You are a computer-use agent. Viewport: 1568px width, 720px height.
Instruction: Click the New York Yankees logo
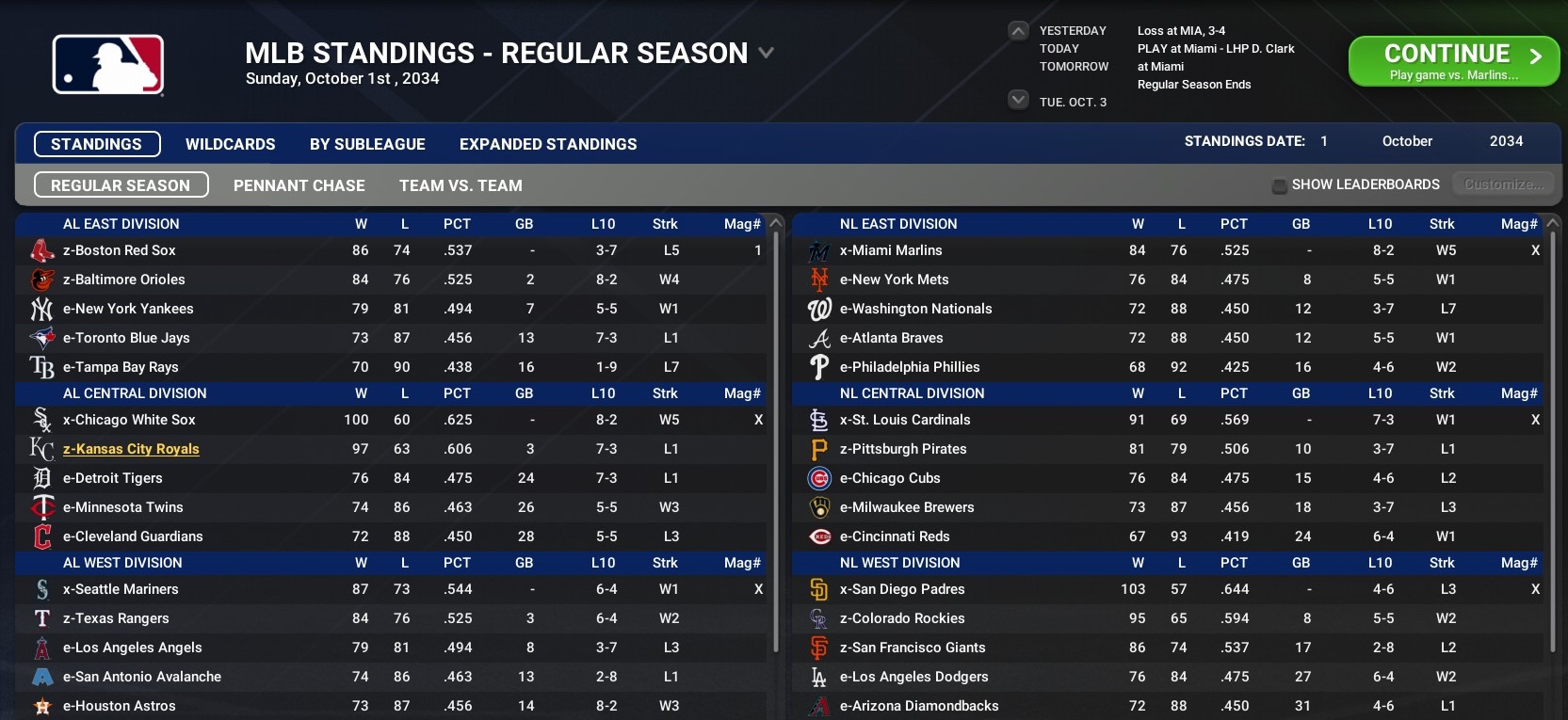41,309
